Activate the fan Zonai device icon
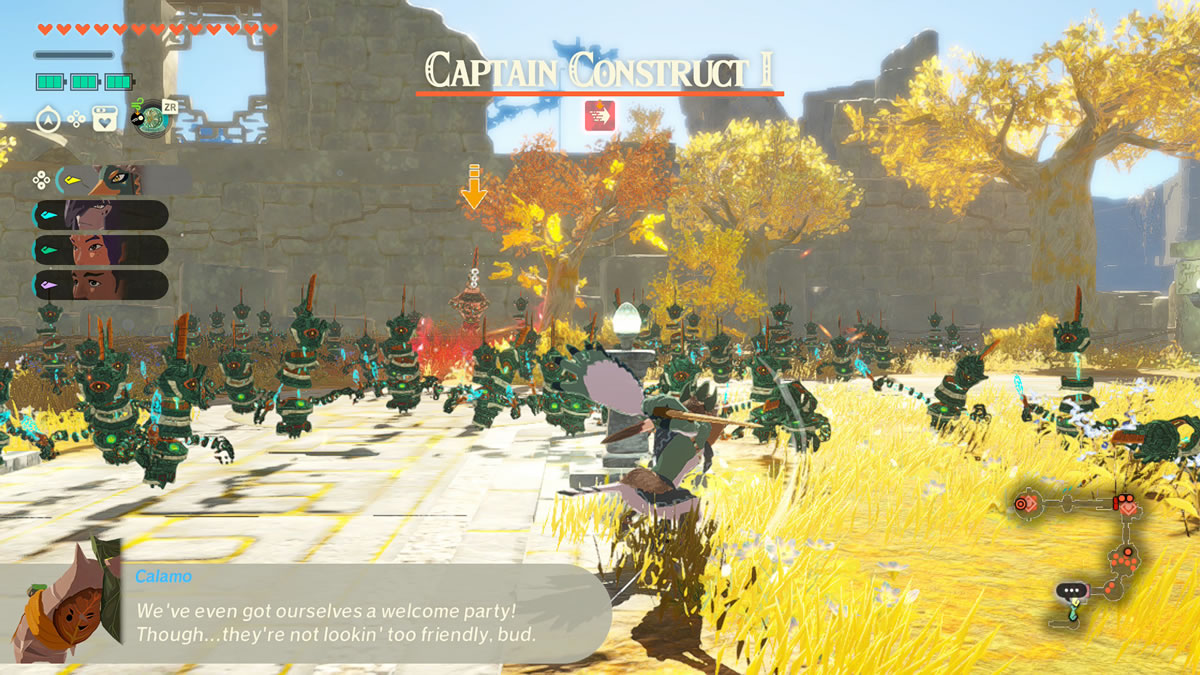Viewport: 1200px width, 675px height. (150, 120)
